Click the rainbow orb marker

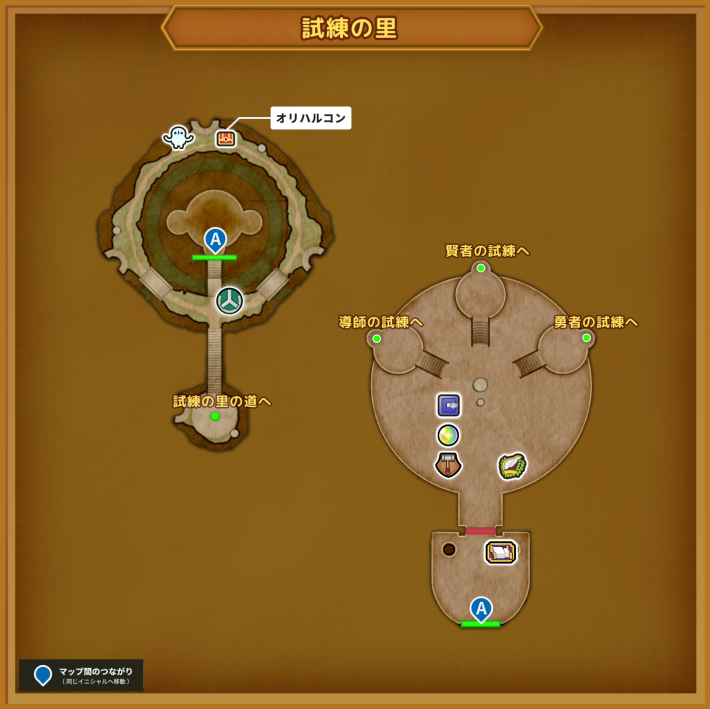coord(448,435)
